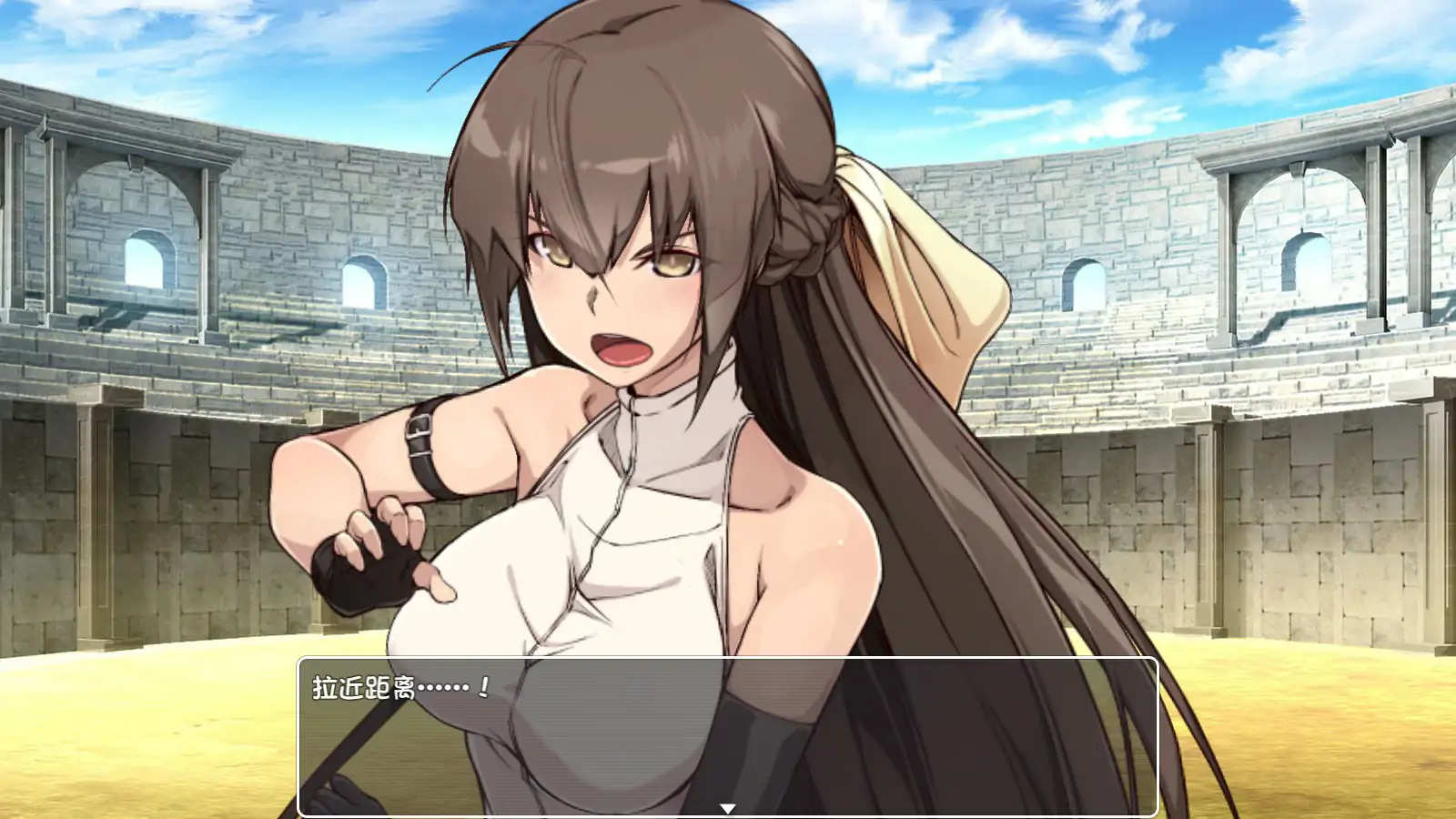1456x819 pixels.
Task: Click the advance-text triangle indicator
Action: (728, 805)
